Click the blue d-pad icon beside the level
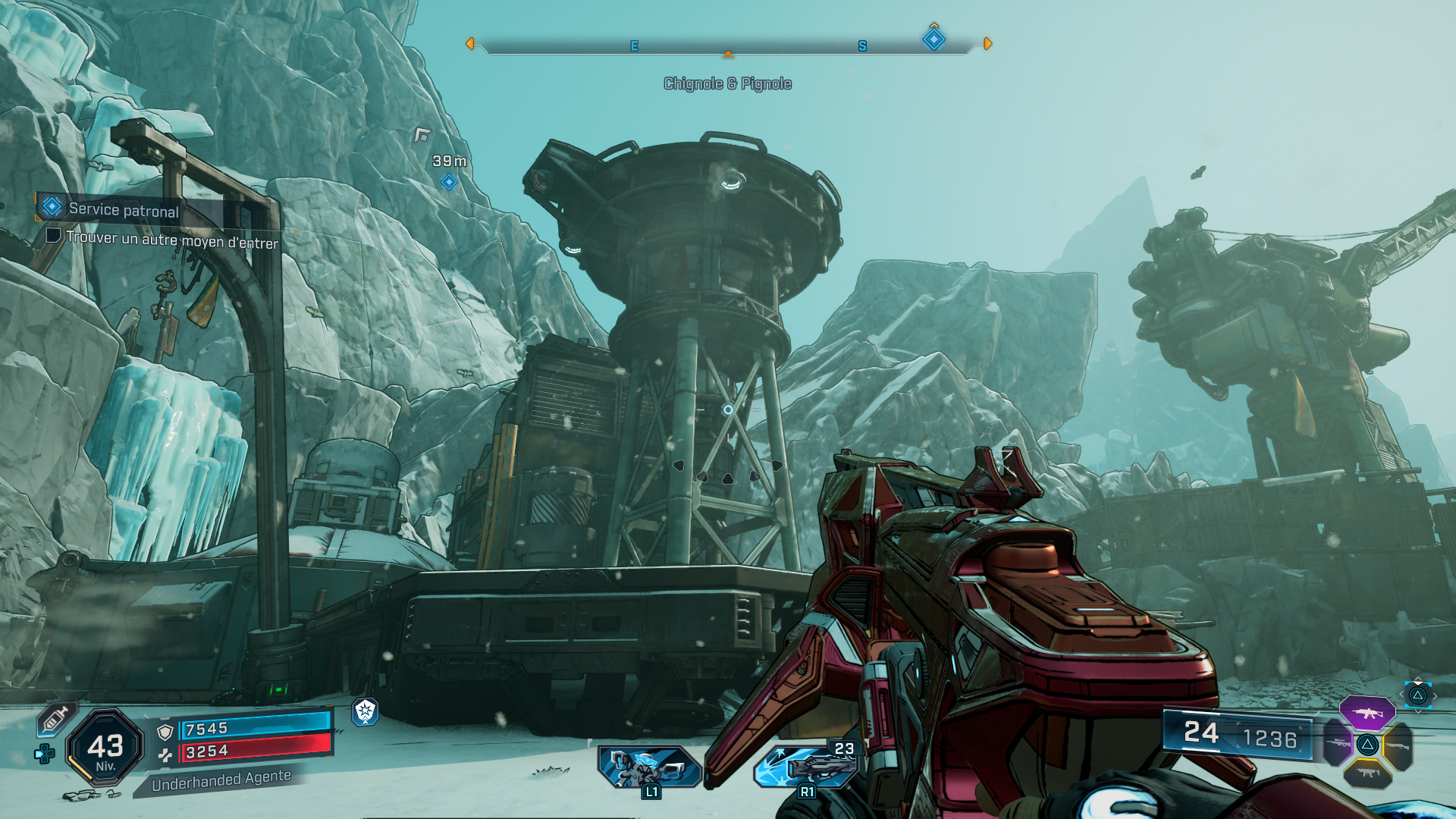The width and height of the screenshot is (1456, 819). coord(45,754)
